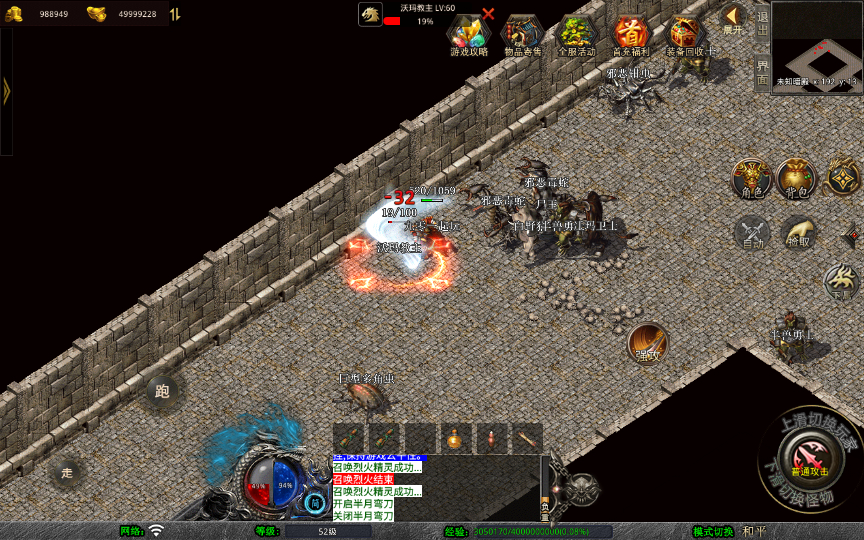Viewport: 864px width, 540px height.
Task: Use the orange potion flask in hotbar
Action: pos(455,438)
